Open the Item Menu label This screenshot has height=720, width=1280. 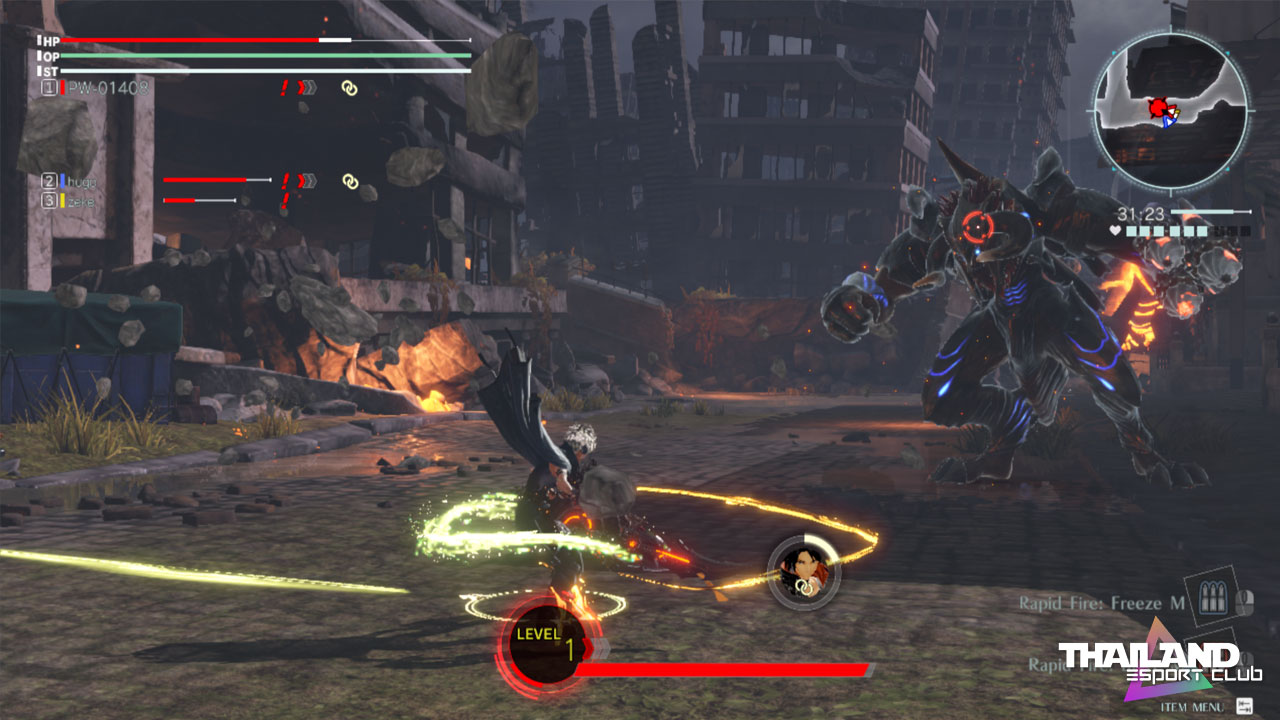1191,707
